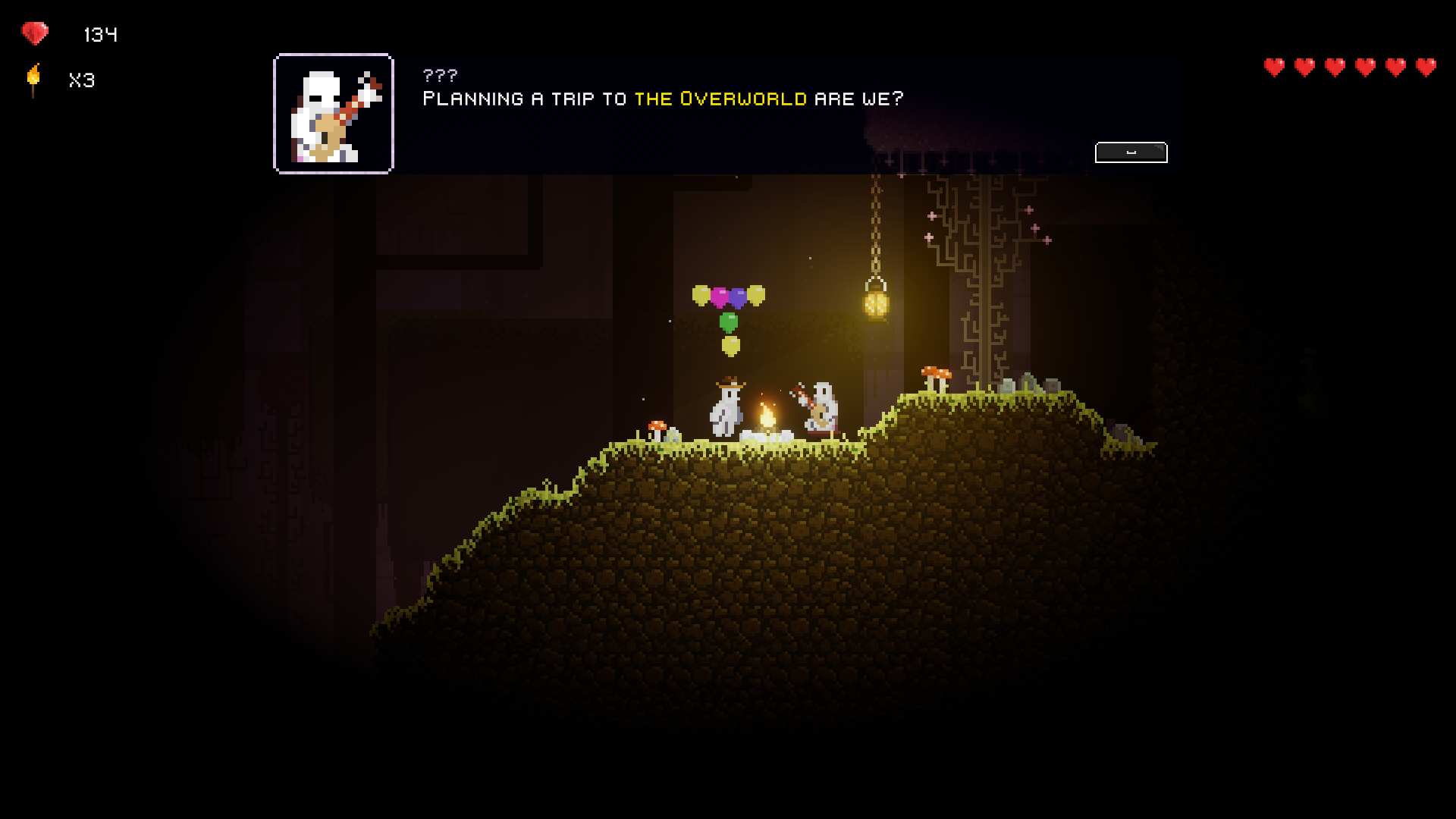Select the torch item icon

click(33, 80)
